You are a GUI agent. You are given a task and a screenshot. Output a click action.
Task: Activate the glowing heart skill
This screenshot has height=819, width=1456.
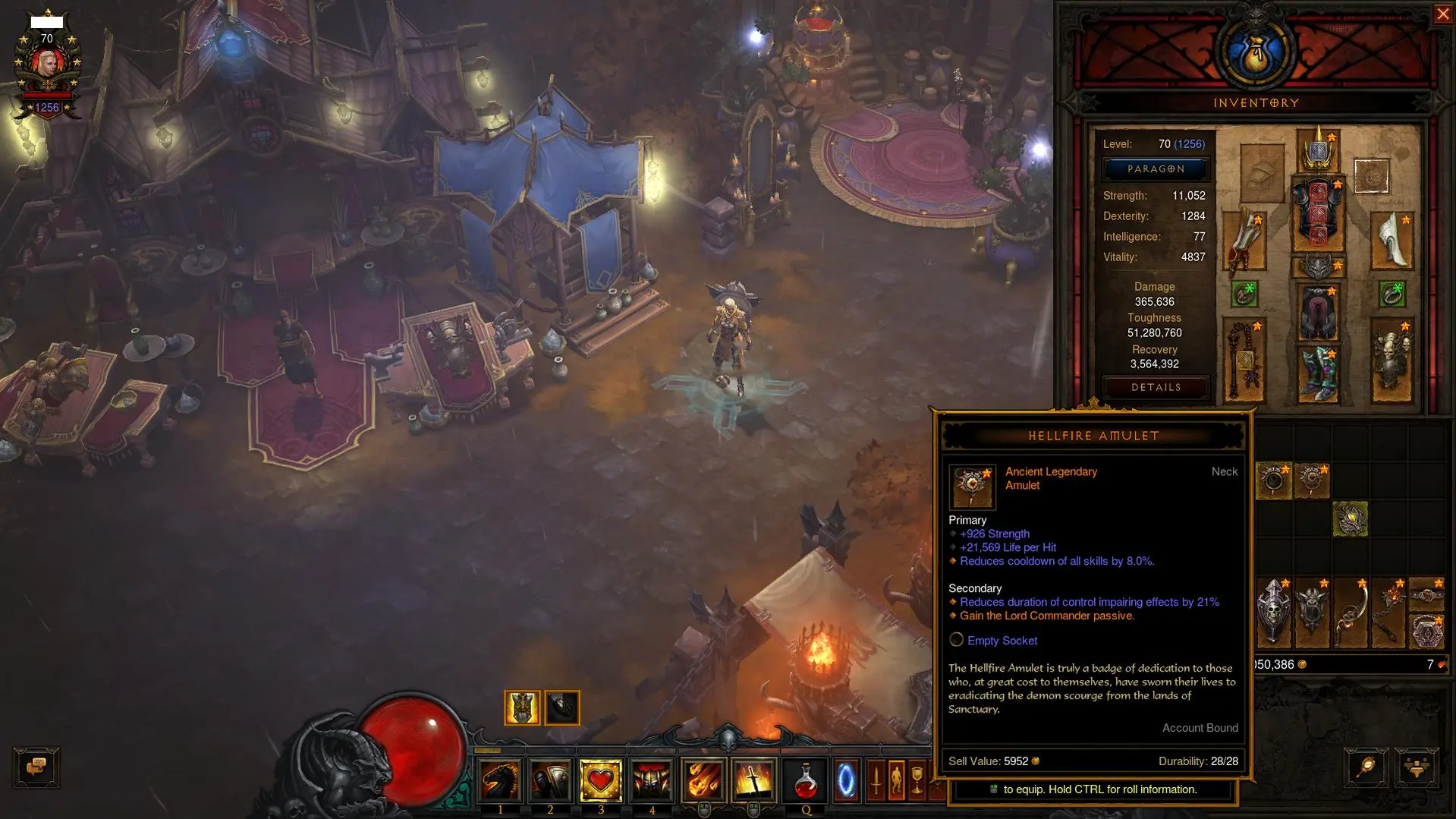(601, 780)
